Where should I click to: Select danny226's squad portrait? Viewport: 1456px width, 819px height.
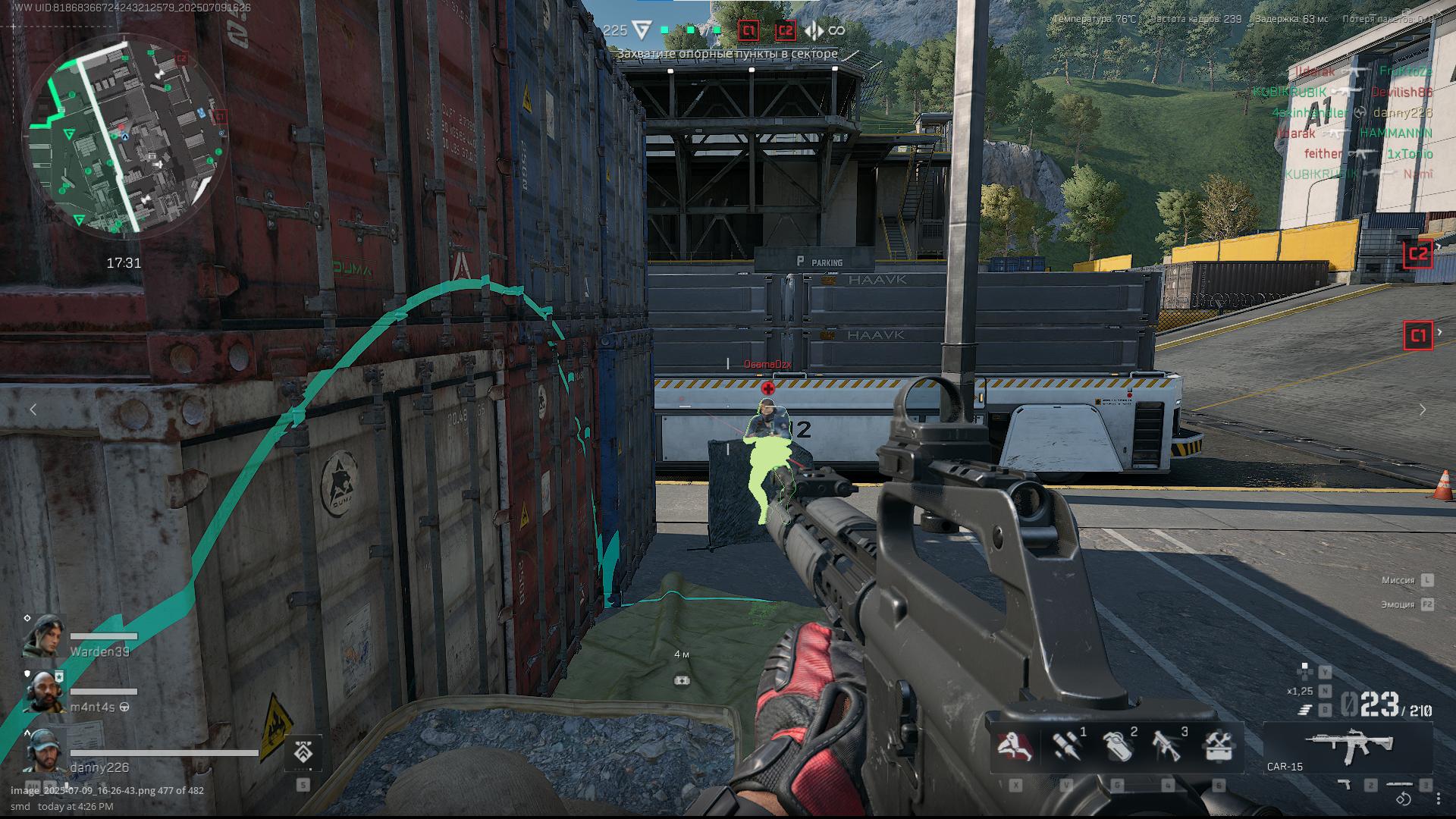click(x=44, y=749)
